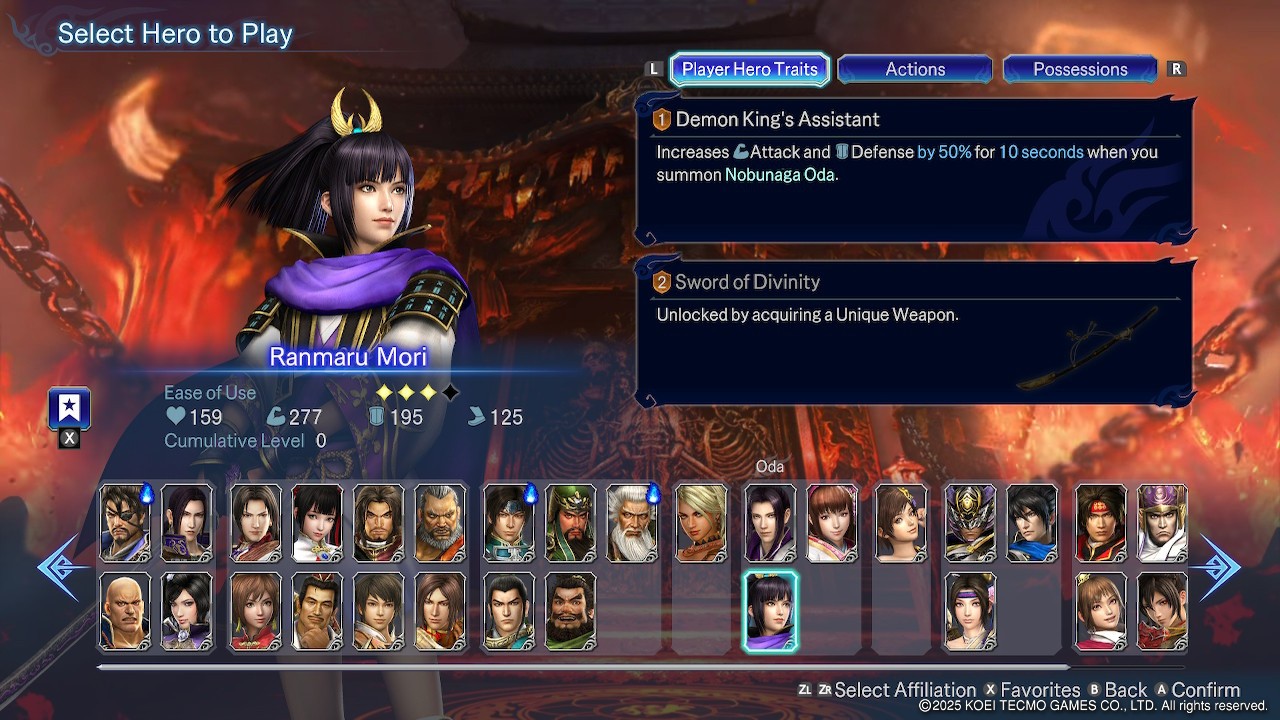1280x720 pixels.
Task: Select the spiky black-haired blue-scarf hero
Action: [1032, 523]
